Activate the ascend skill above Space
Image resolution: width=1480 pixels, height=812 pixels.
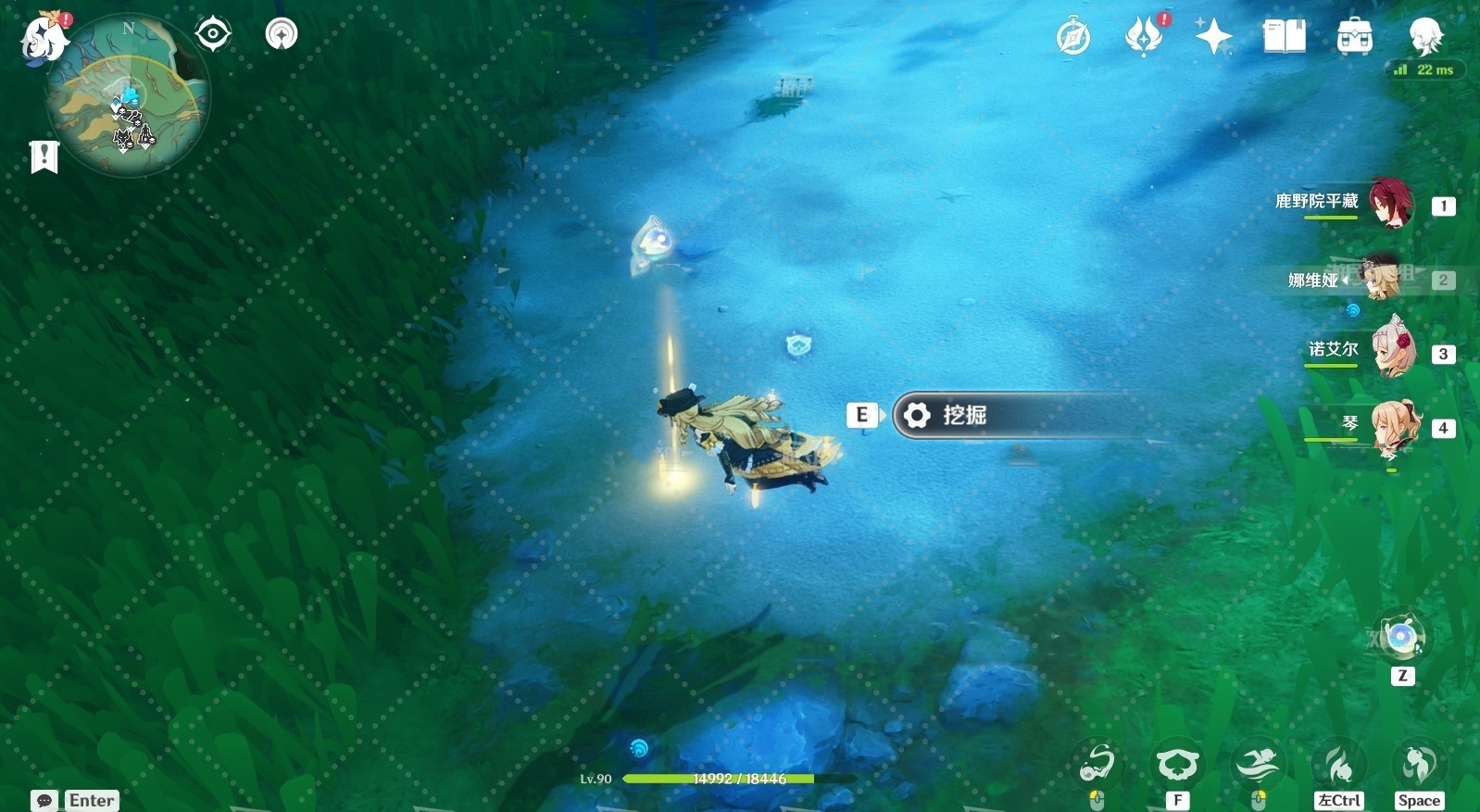[x=1418, y=764]
